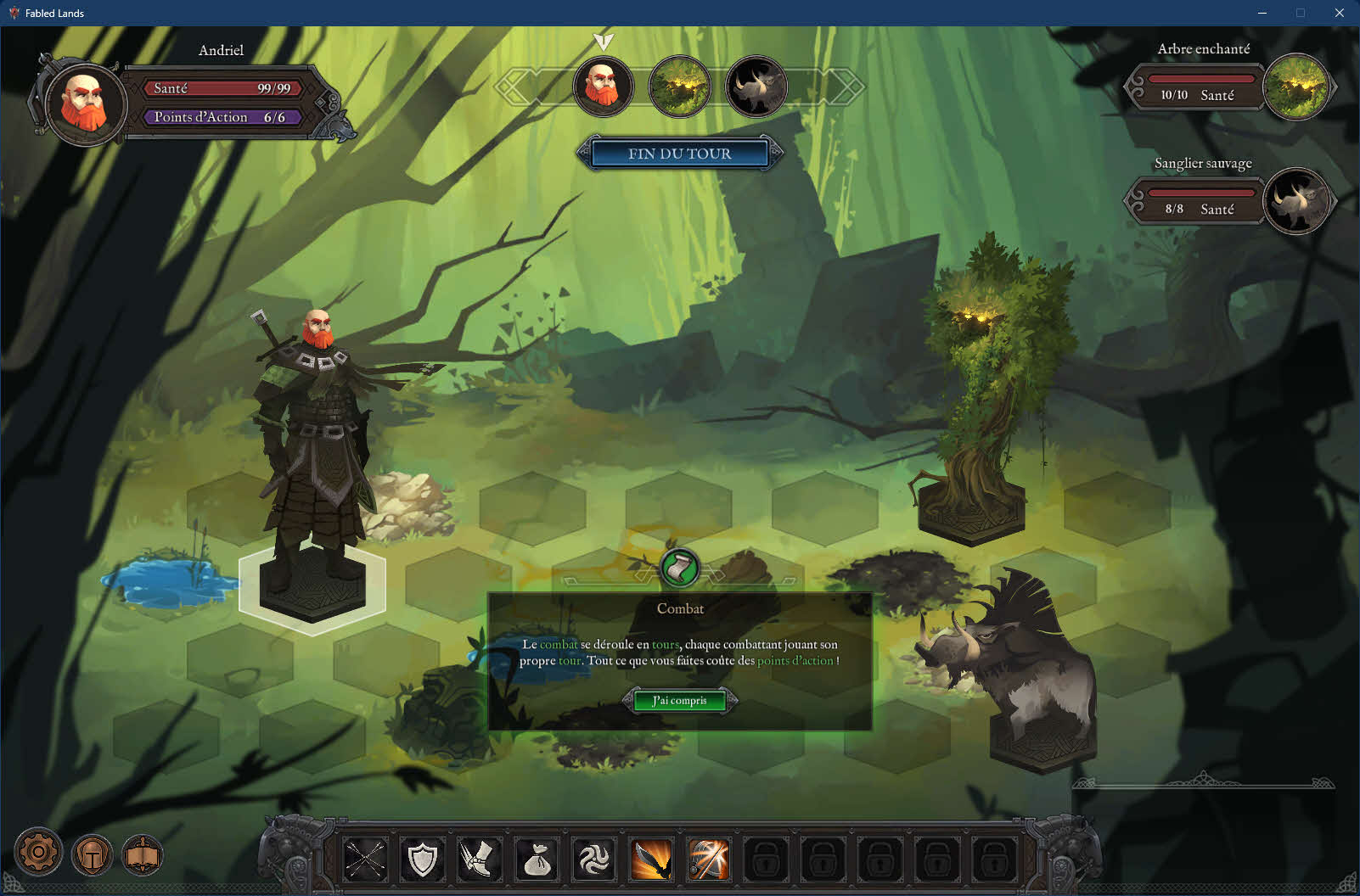Pick the wild boar turn order portrait

(756, 86)
